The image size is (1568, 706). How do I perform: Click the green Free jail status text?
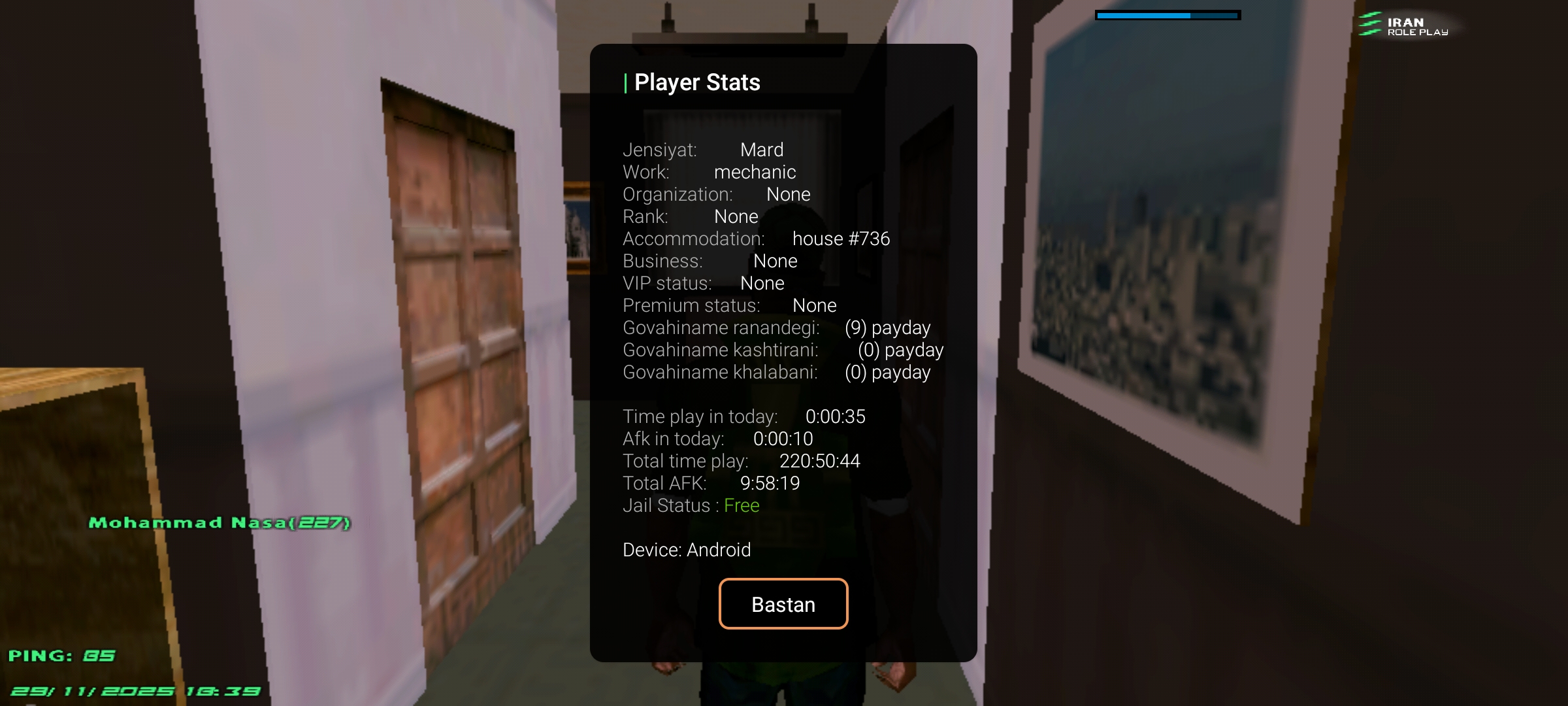click(741, 505)
